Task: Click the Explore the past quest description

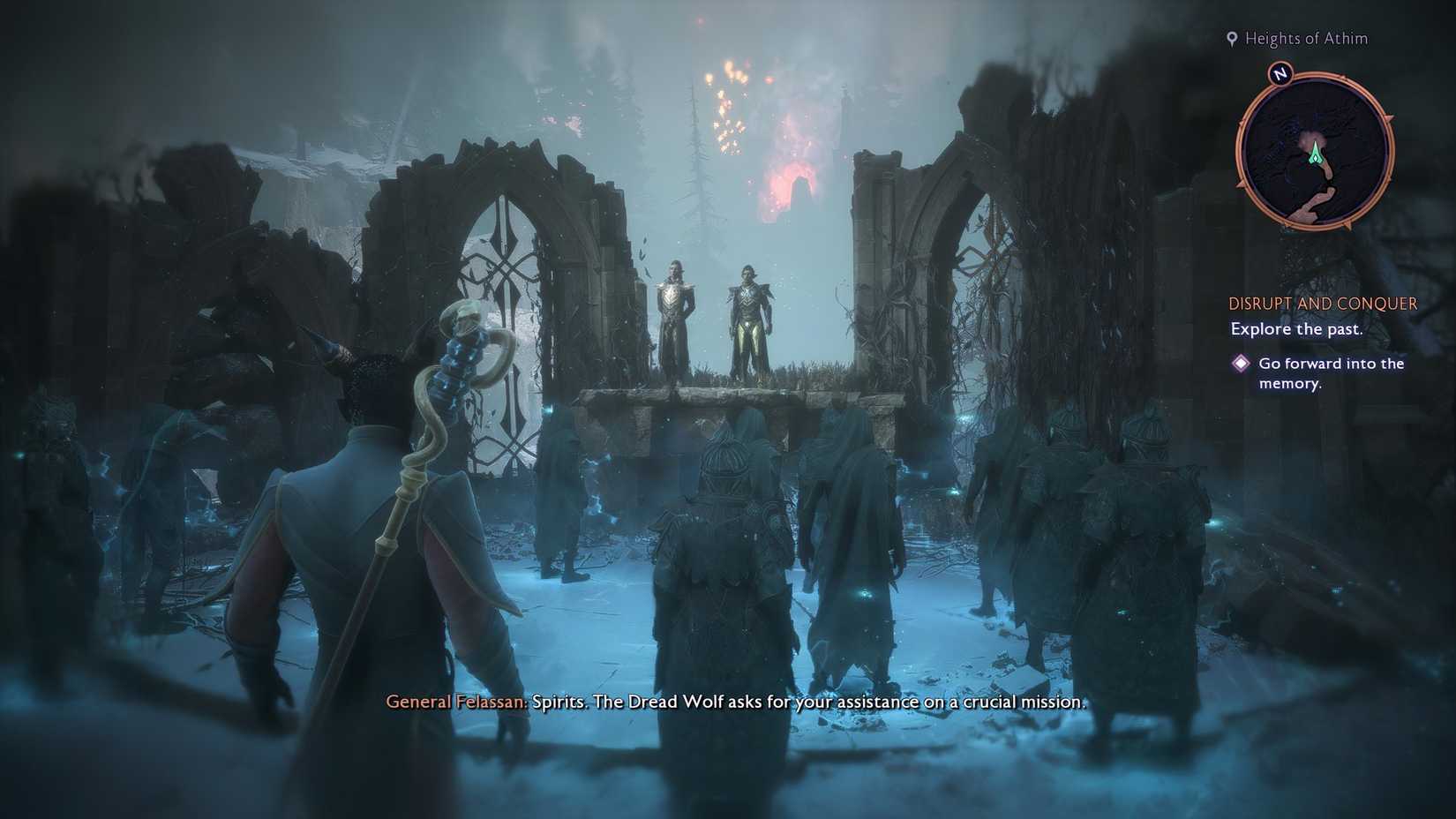Action: point(1295,328)
